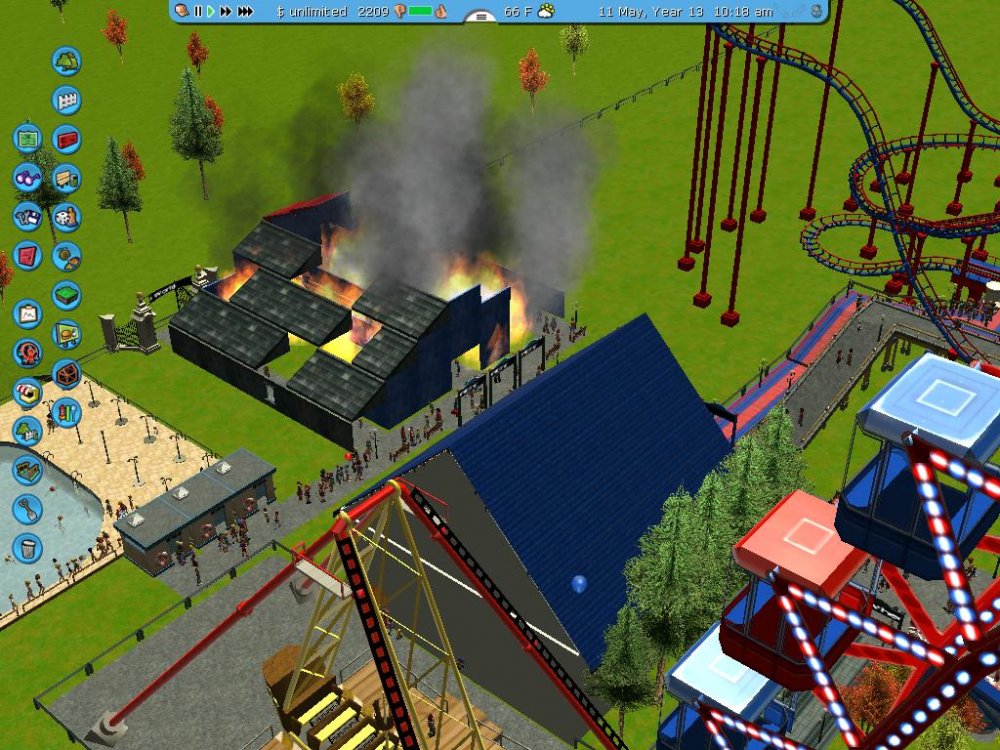Open the park map button
The height and width of the screenshot is (750, 1000).
(x=27, y=137)
